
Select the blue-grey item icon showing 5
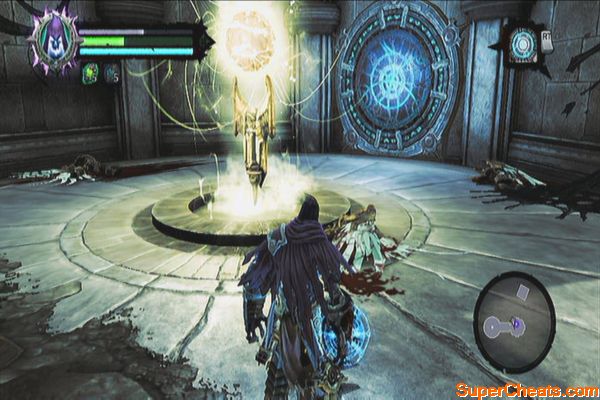pyautogui.click(x=111, y=72)
